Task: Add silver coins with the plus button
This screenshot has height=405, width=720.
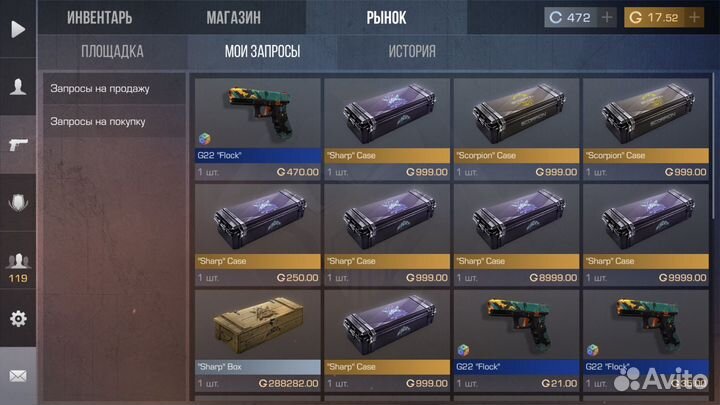Action: click(608, 17)
